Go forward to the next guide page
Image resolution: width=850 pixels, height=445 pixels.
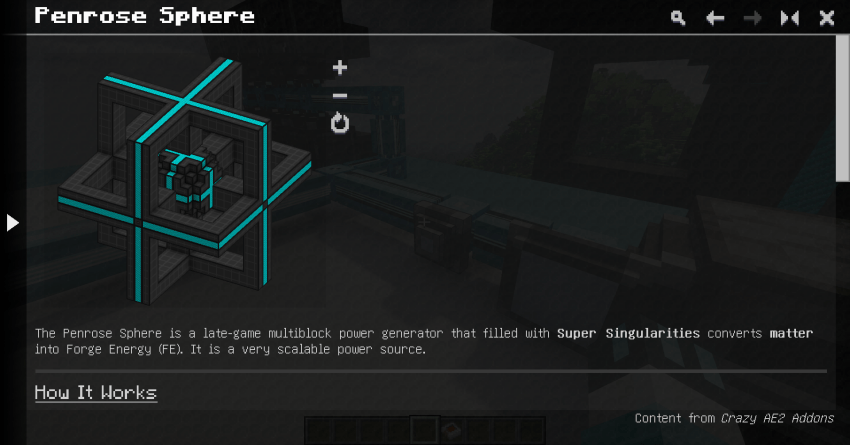click(x=752, y=18)
